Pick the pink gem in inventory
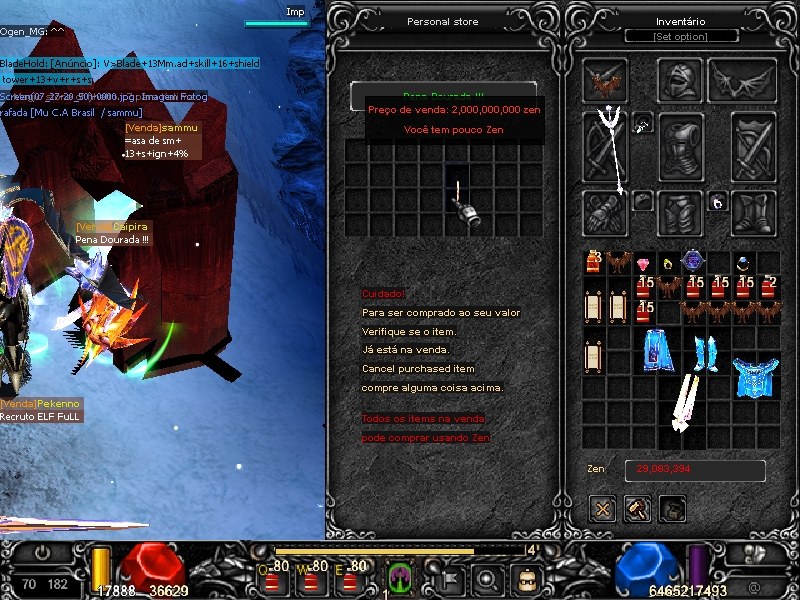 coord(643,264)
